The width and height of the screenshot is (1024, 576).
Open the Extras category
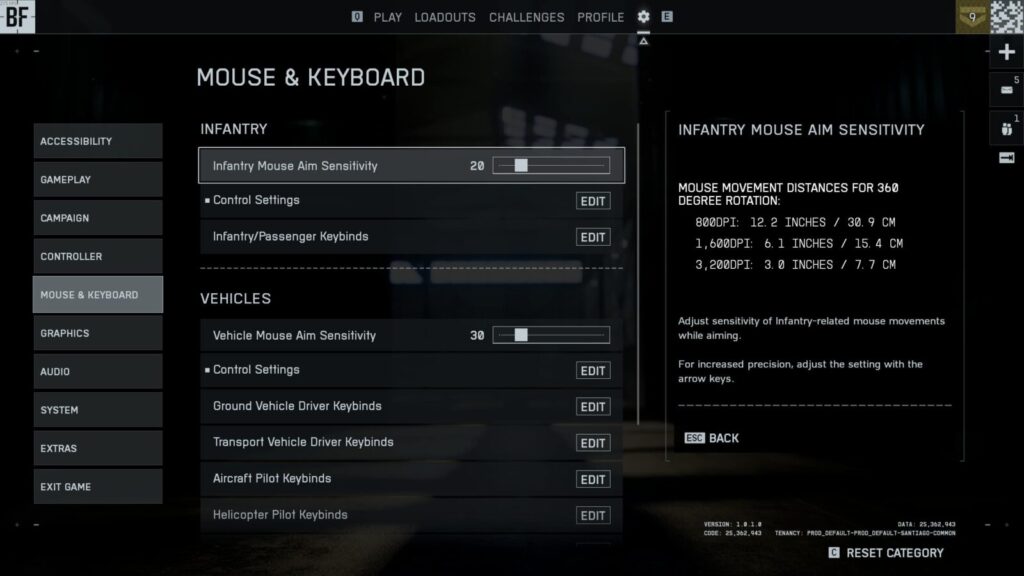pyautogui.click(x=97, y=449)
